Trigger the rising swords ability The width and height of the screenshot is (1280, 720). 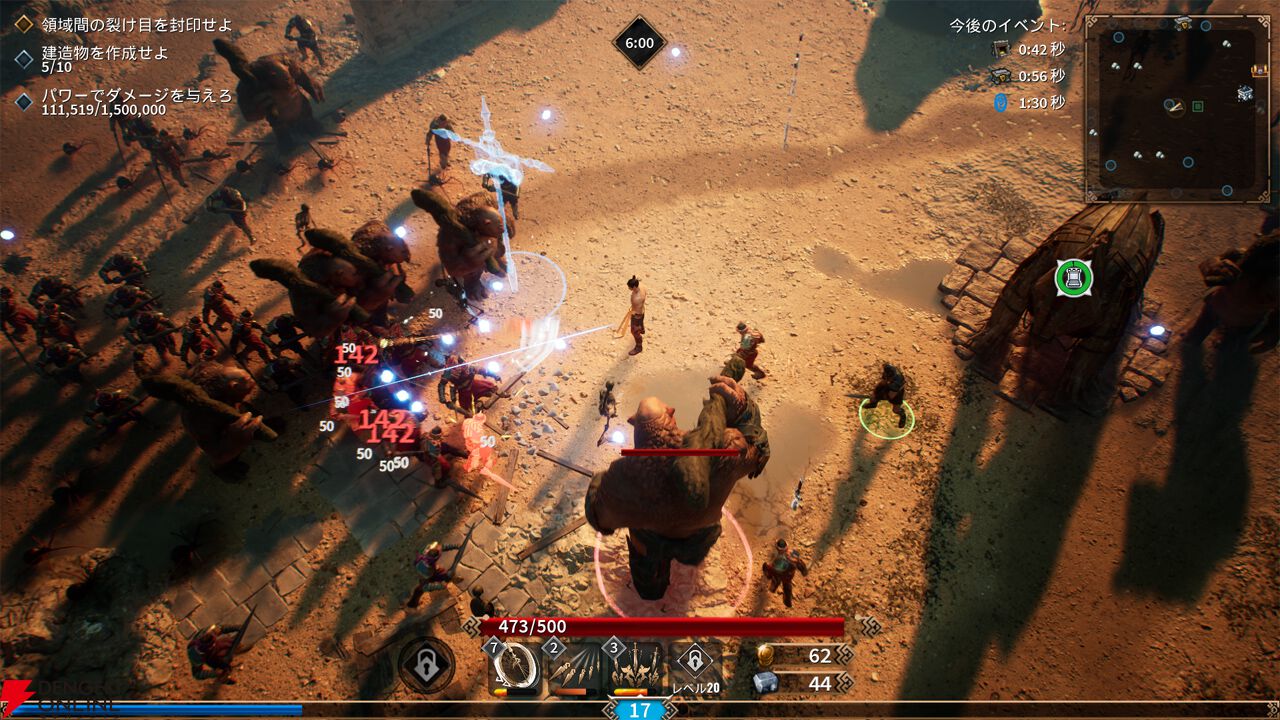(636, 667)
